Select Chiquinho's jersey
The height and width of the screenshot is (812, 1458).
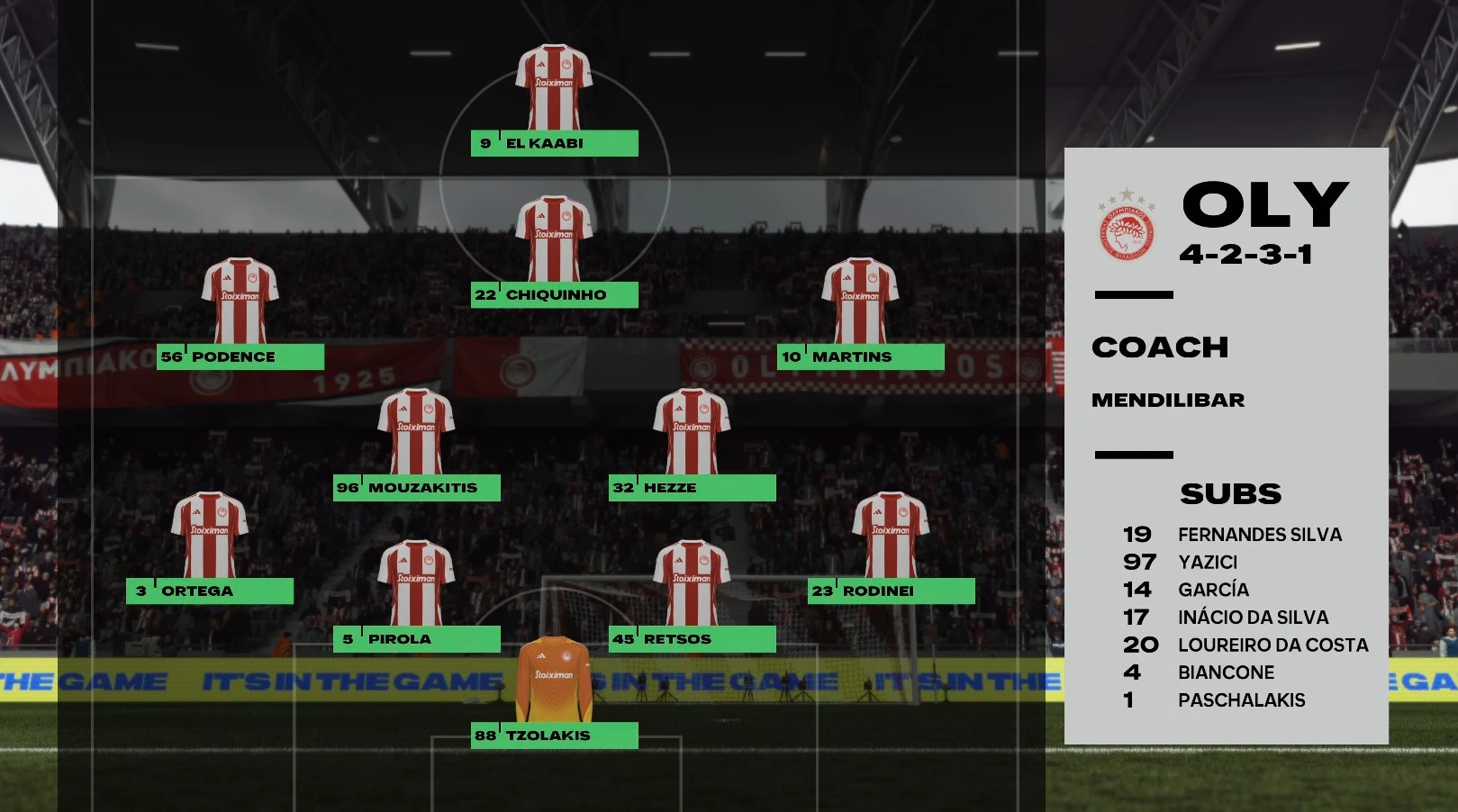coord(555,237)
